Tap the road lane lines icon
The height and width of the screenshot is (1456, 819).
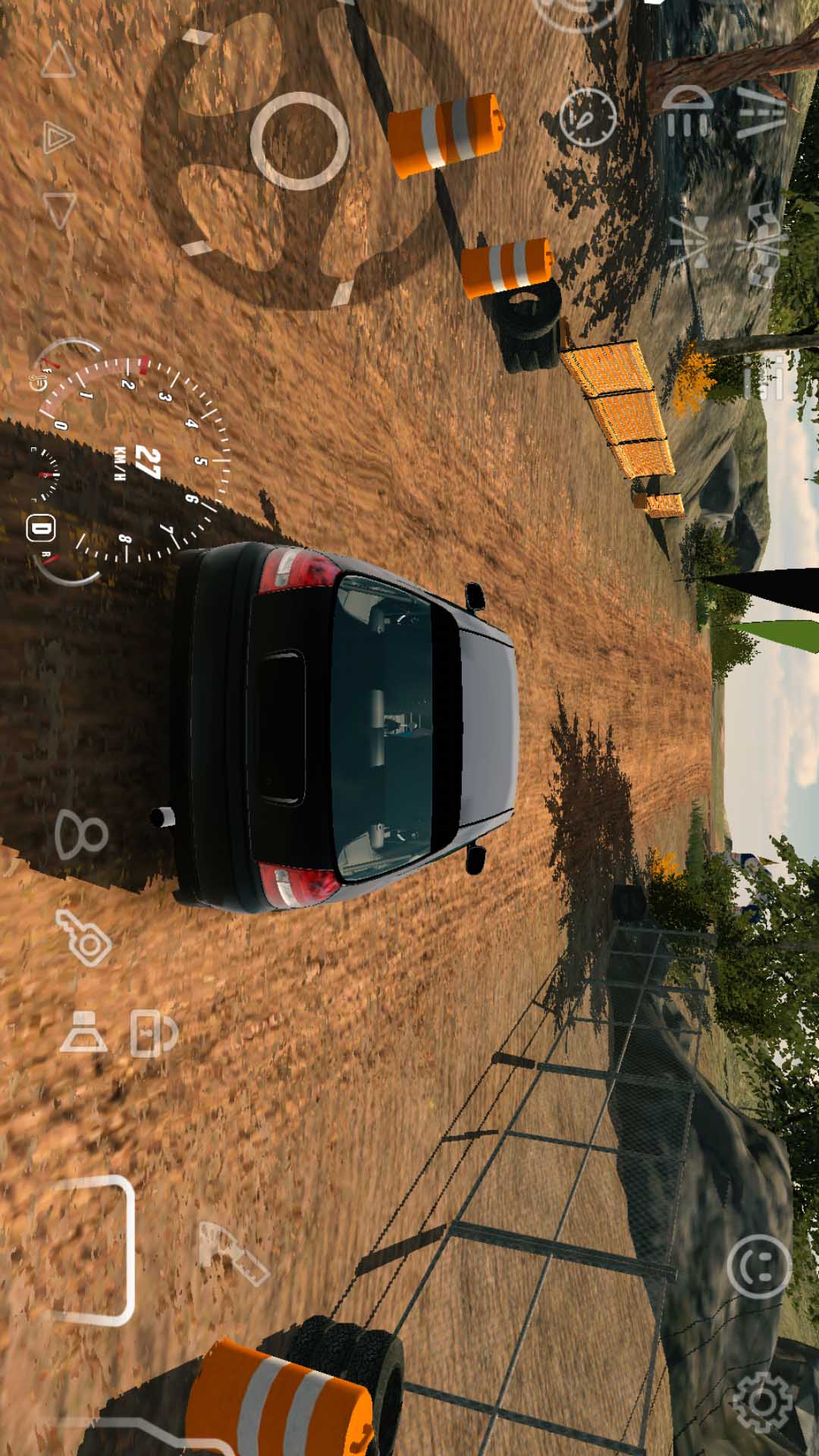761,111
